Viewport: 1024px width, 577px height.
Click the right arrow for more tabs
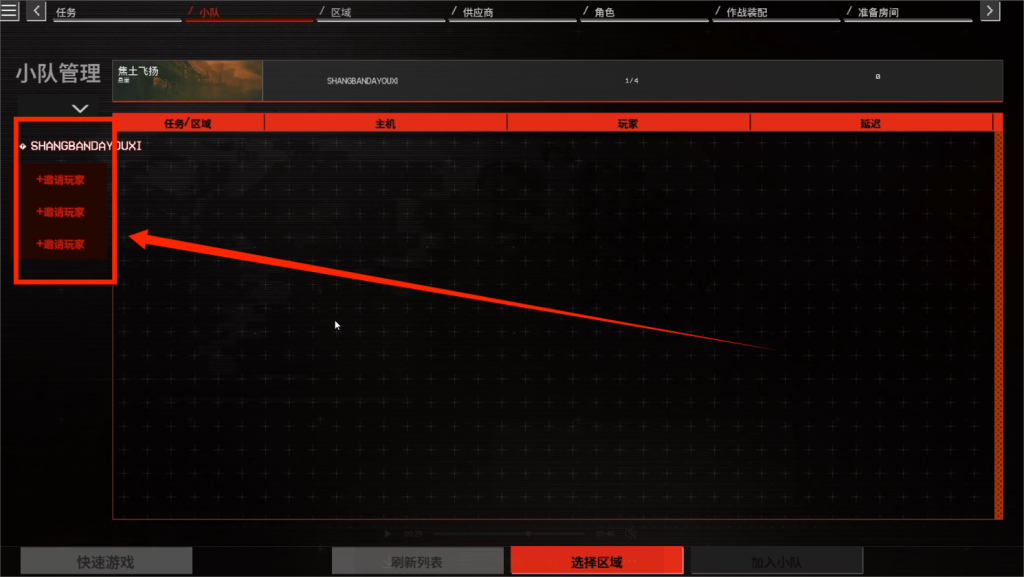[990, 11]
